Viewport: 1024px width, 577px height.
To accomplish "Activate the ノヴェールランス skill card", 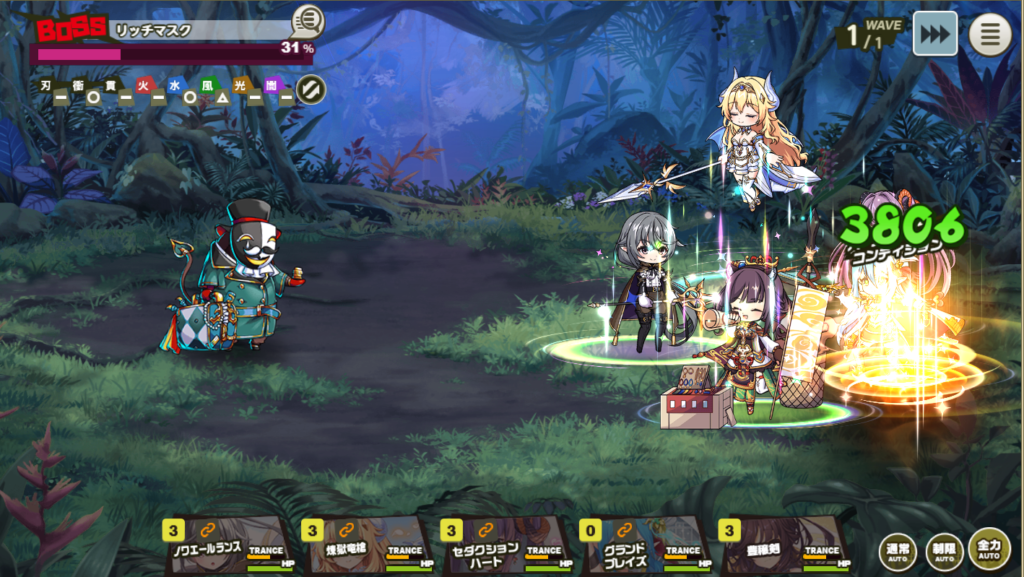I will point(224,545).
